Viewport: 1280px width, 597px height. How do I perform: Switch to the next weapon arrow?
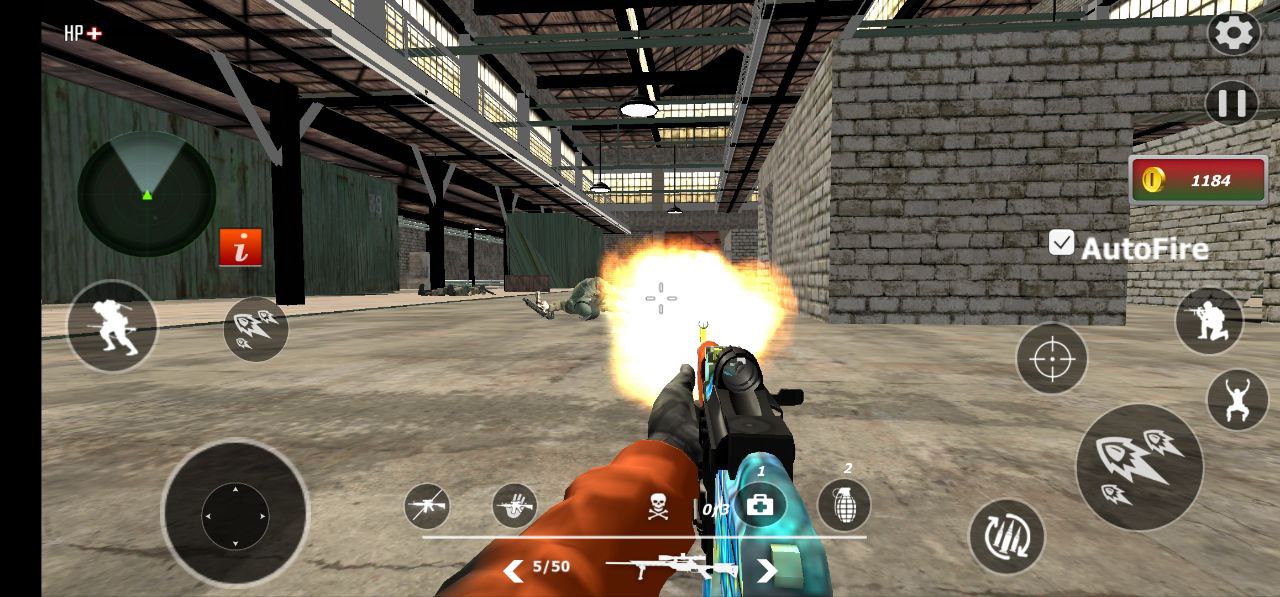[766, 570]
